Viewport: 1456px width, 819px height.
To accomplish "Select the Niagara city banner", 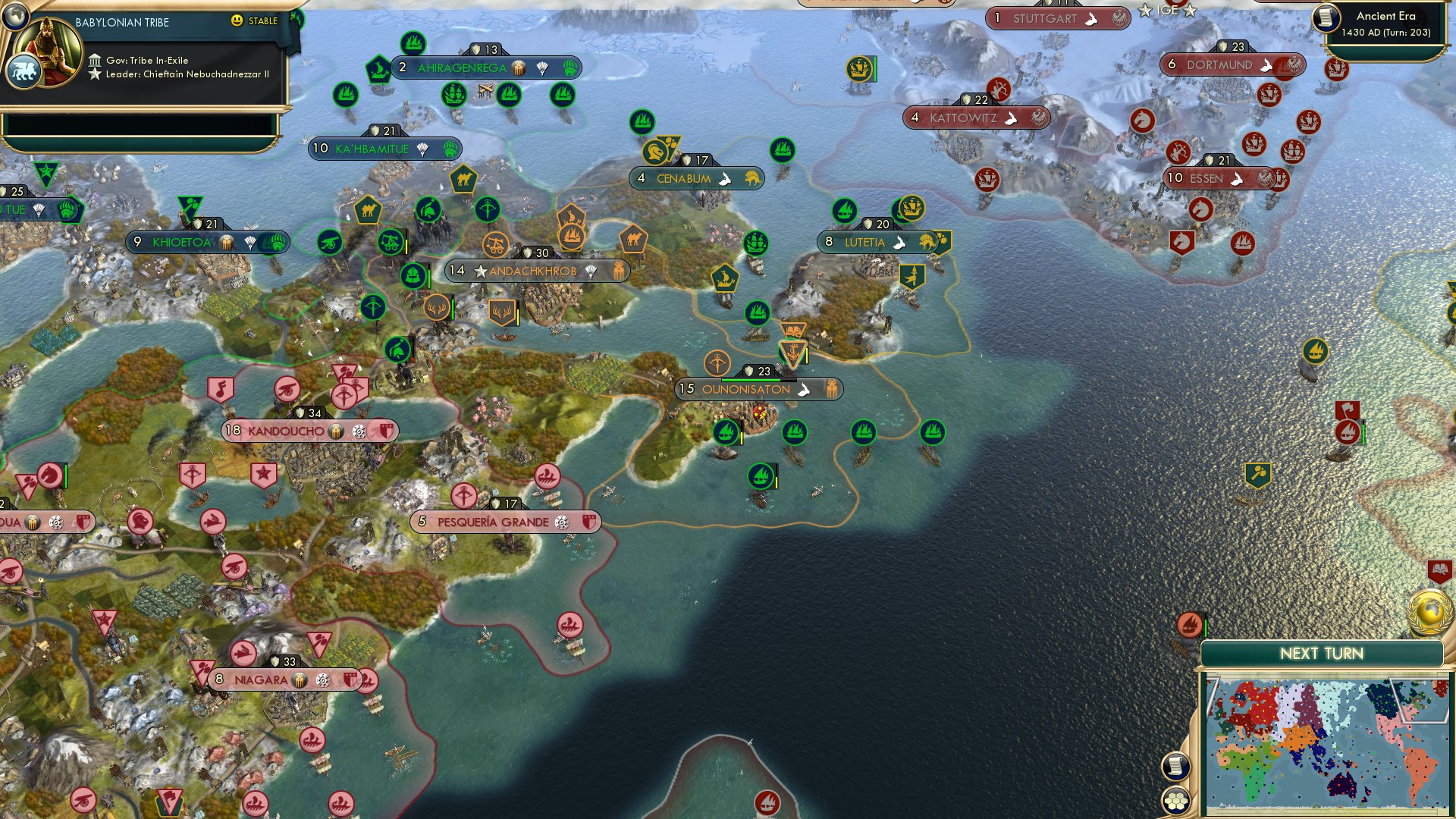I will (x=262, y=680).
